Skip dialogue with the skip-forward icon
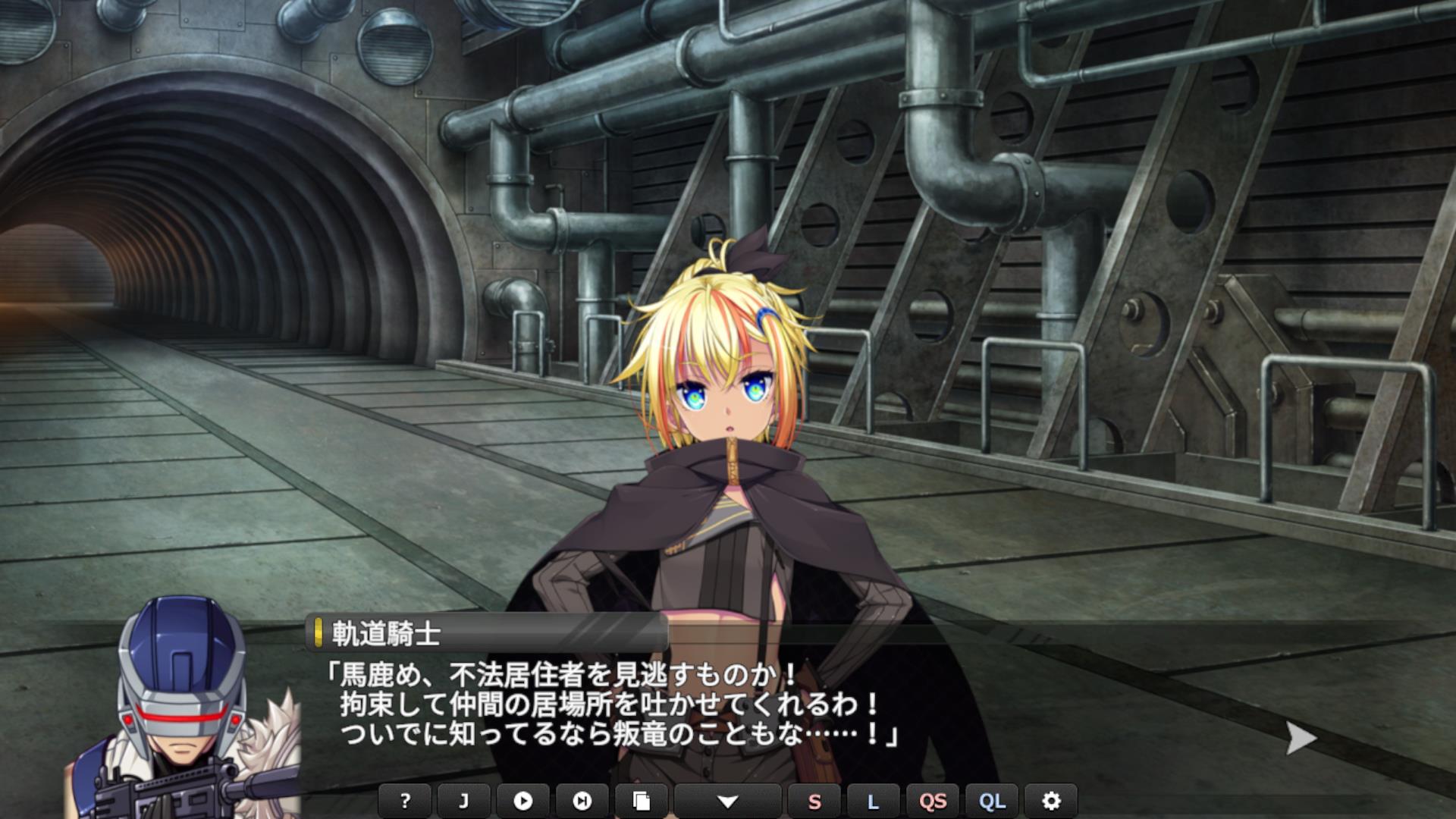1456x819 pixels. pyautogui.click(x=582, y=801)
